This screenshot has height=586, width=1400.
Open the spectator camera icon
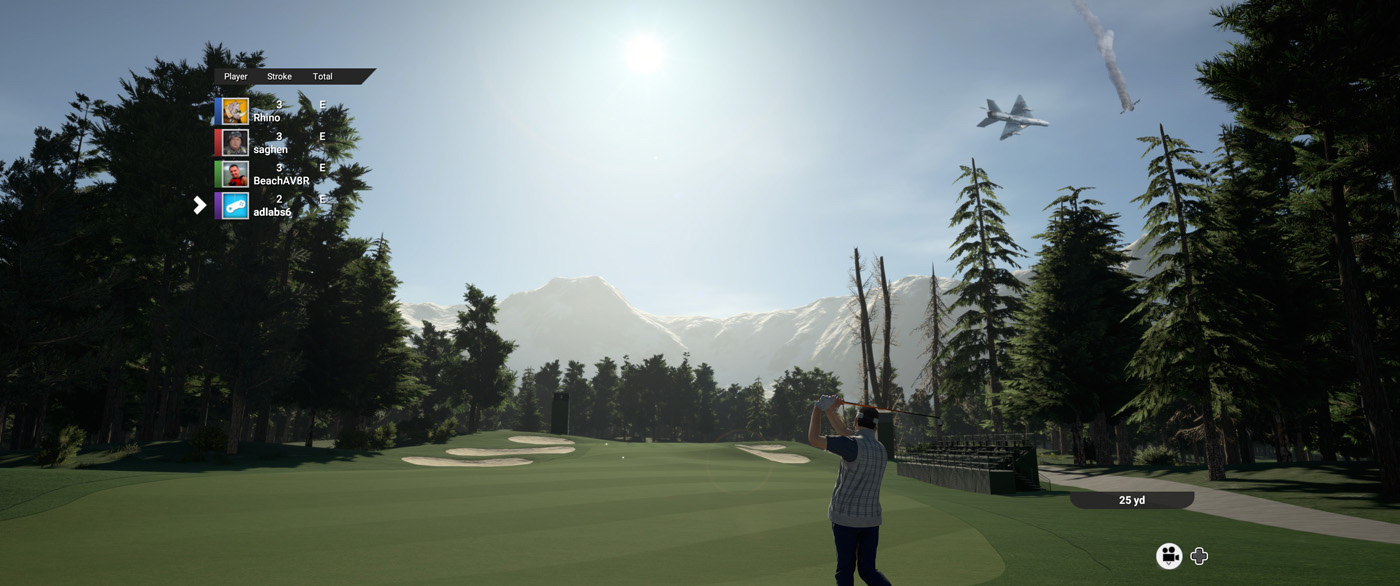pyautogui.click(x=1168, y=556)
